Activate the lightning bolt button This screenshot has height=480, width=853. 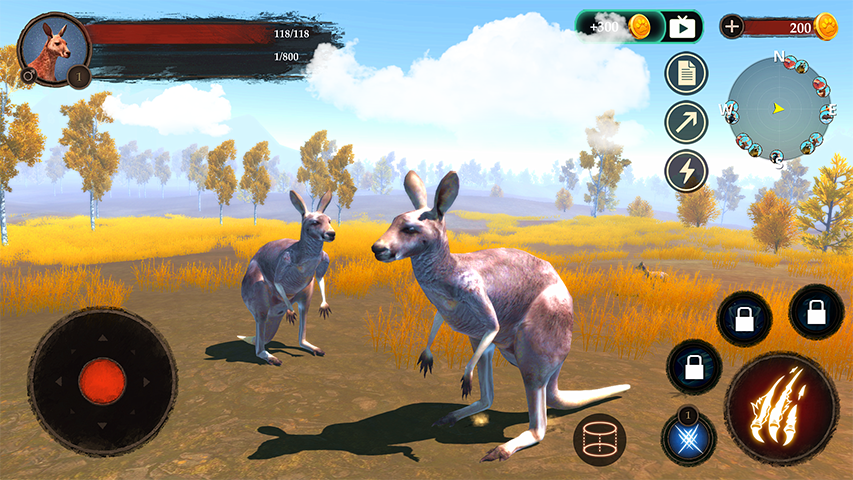[x=686, y=170]
